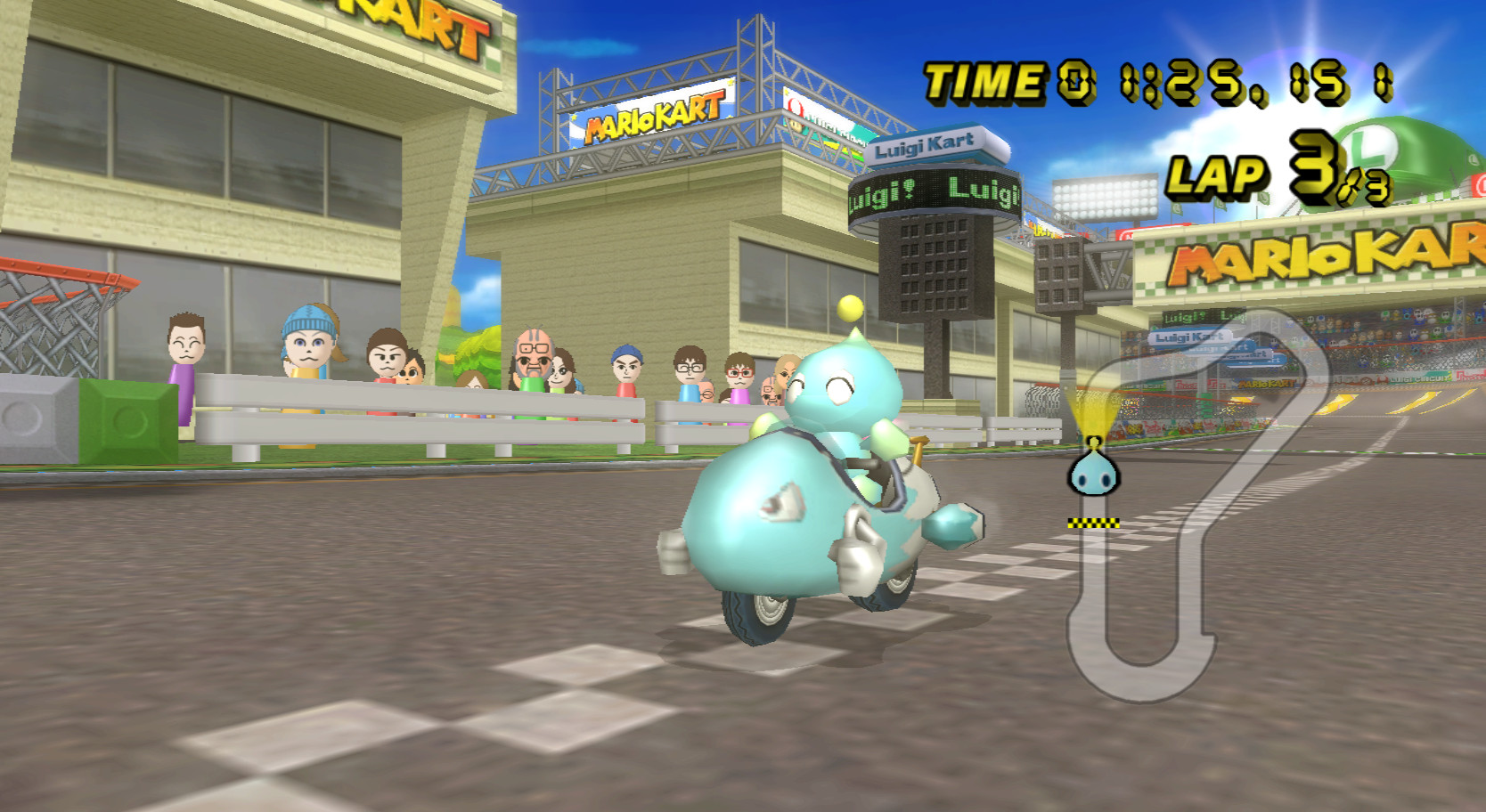1486x812 pixels.
Task: Select the Luigi Kart sign on the tower
Action: 928,145
